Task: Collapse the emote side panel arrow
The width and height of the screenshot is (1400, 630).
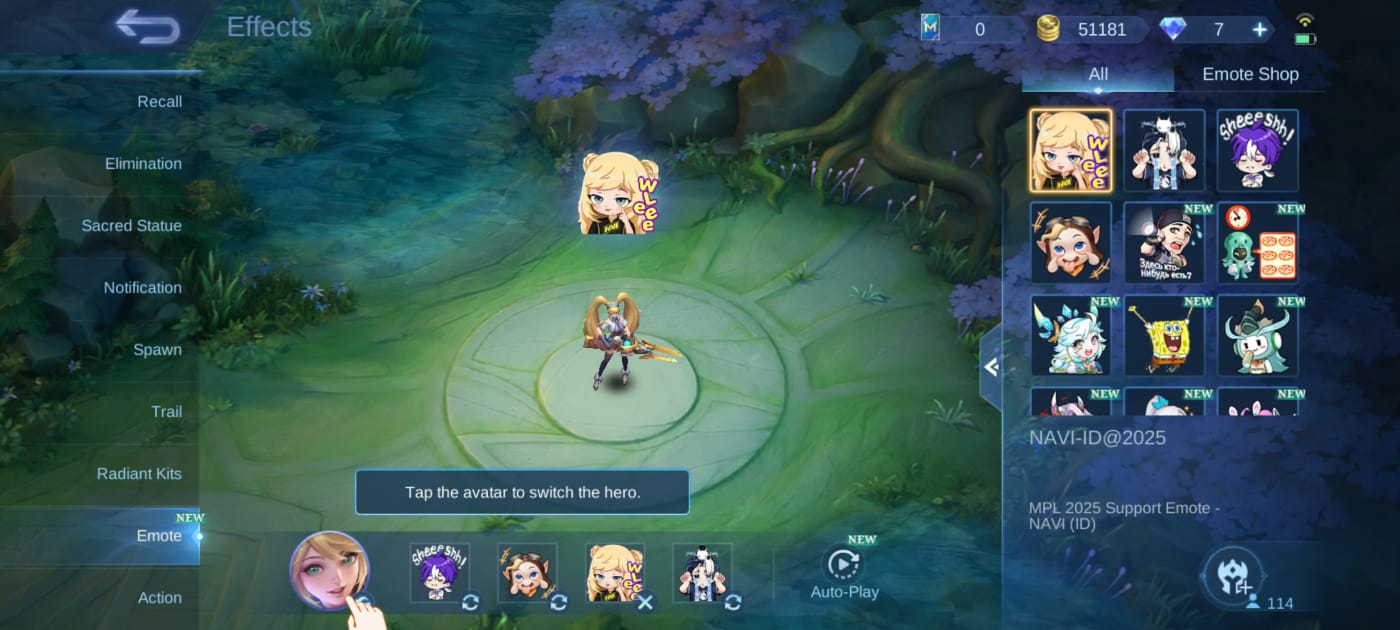Action: pos(991,367)
